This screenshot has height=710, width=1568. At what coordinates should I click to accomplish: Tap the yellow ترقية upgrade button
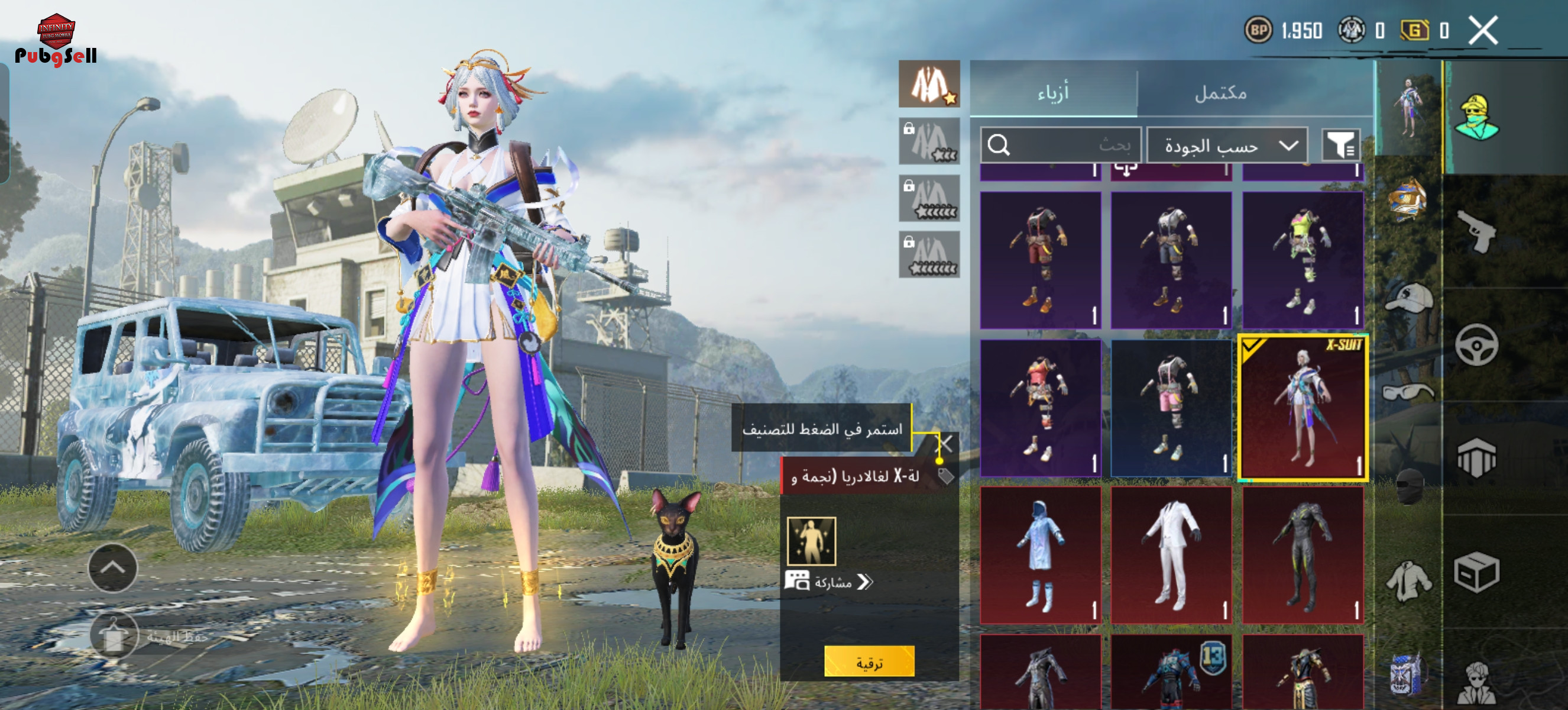click(869, 661)
